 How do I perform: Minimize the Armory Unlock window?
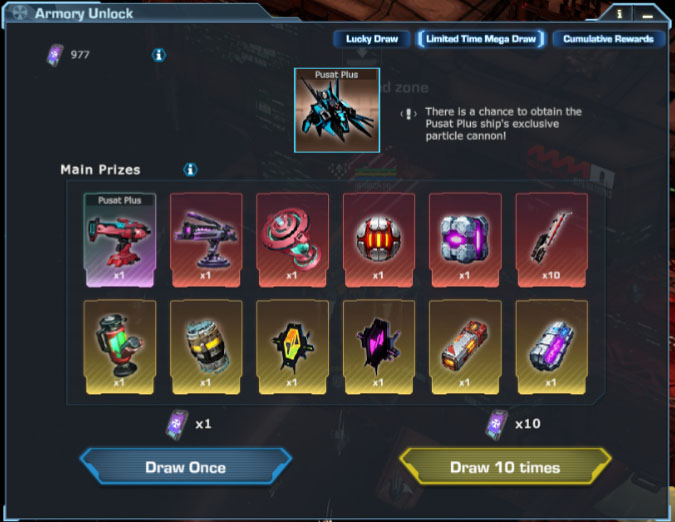[649, 14]
